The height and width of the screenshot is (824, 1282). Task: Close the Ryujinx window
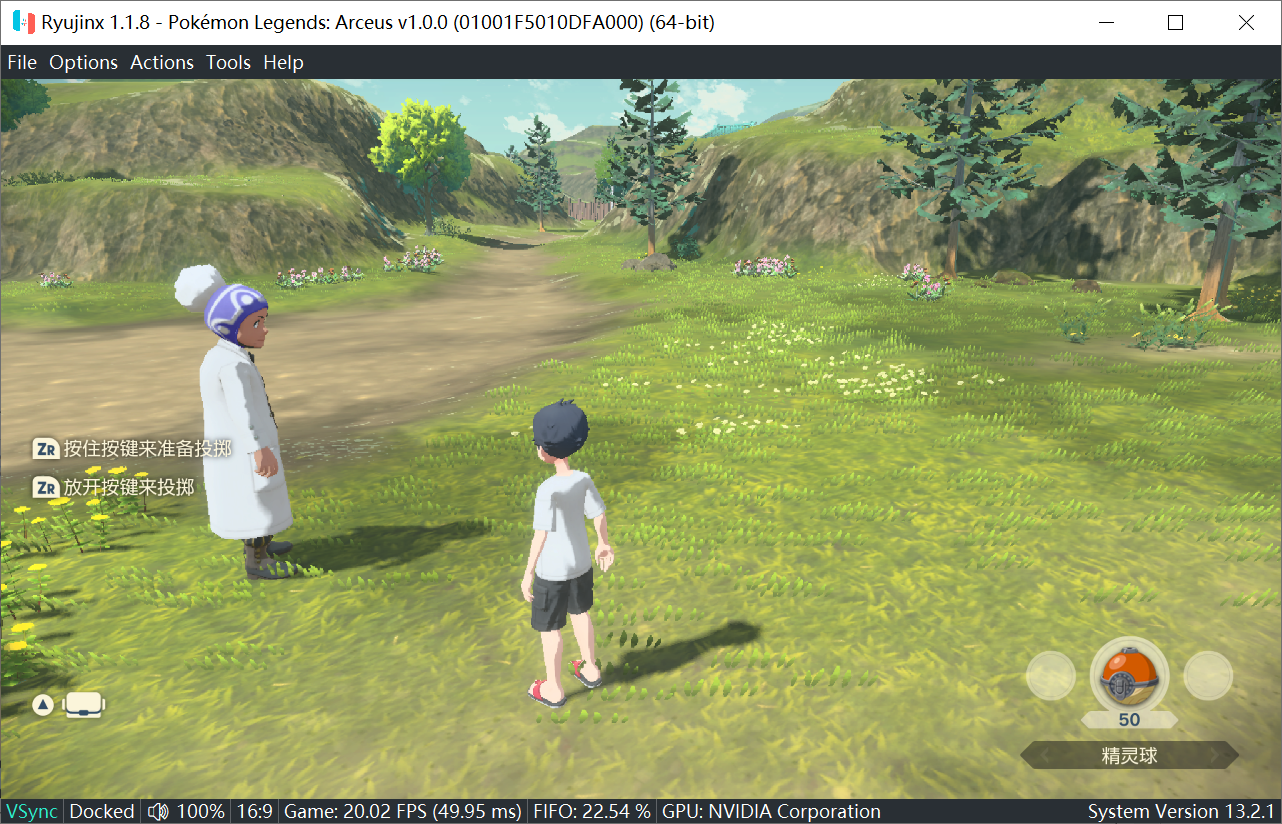tap(1246, 22)
